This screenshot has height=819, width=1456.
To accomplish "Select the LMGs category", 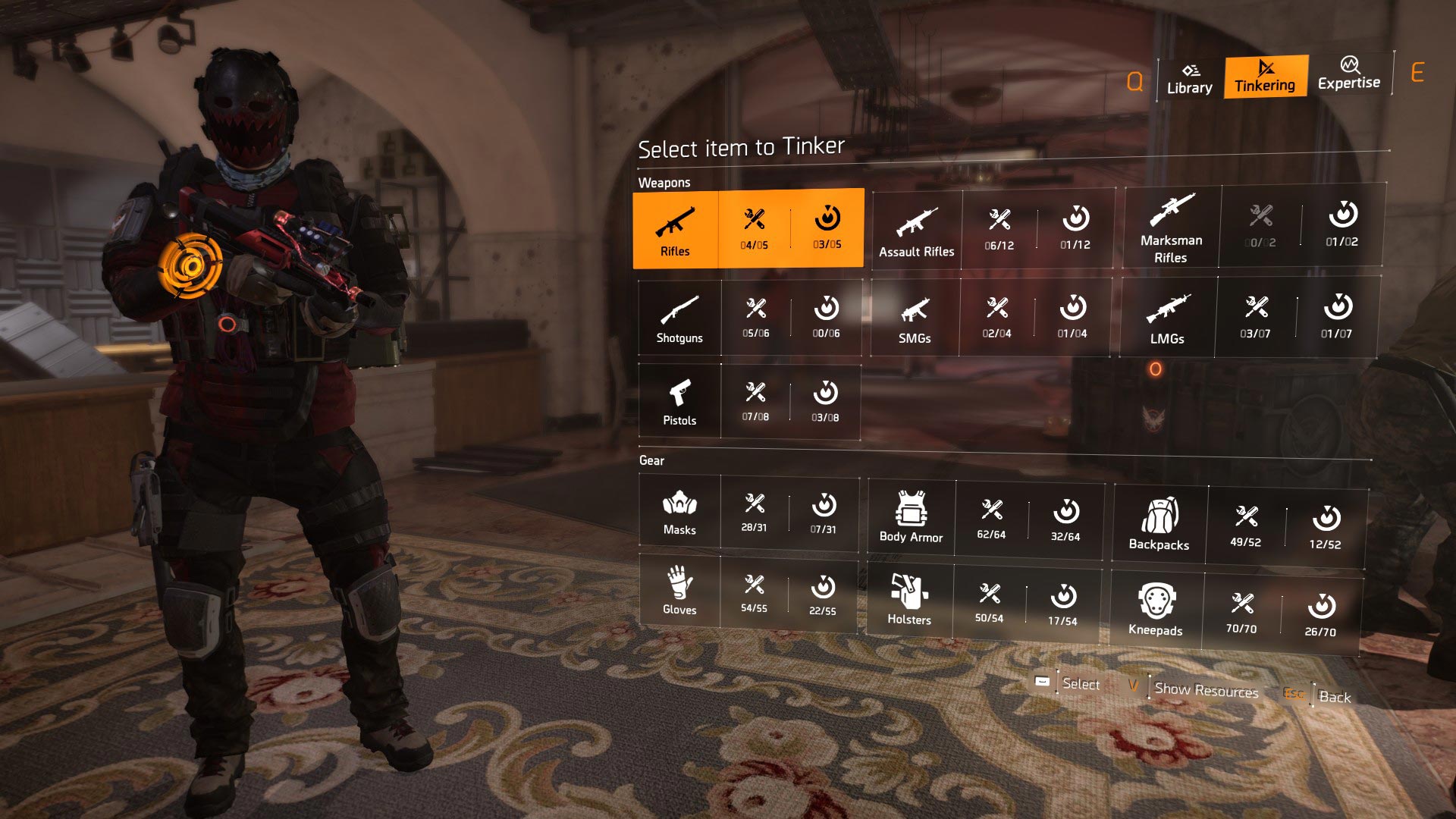I will [1167, 318].
